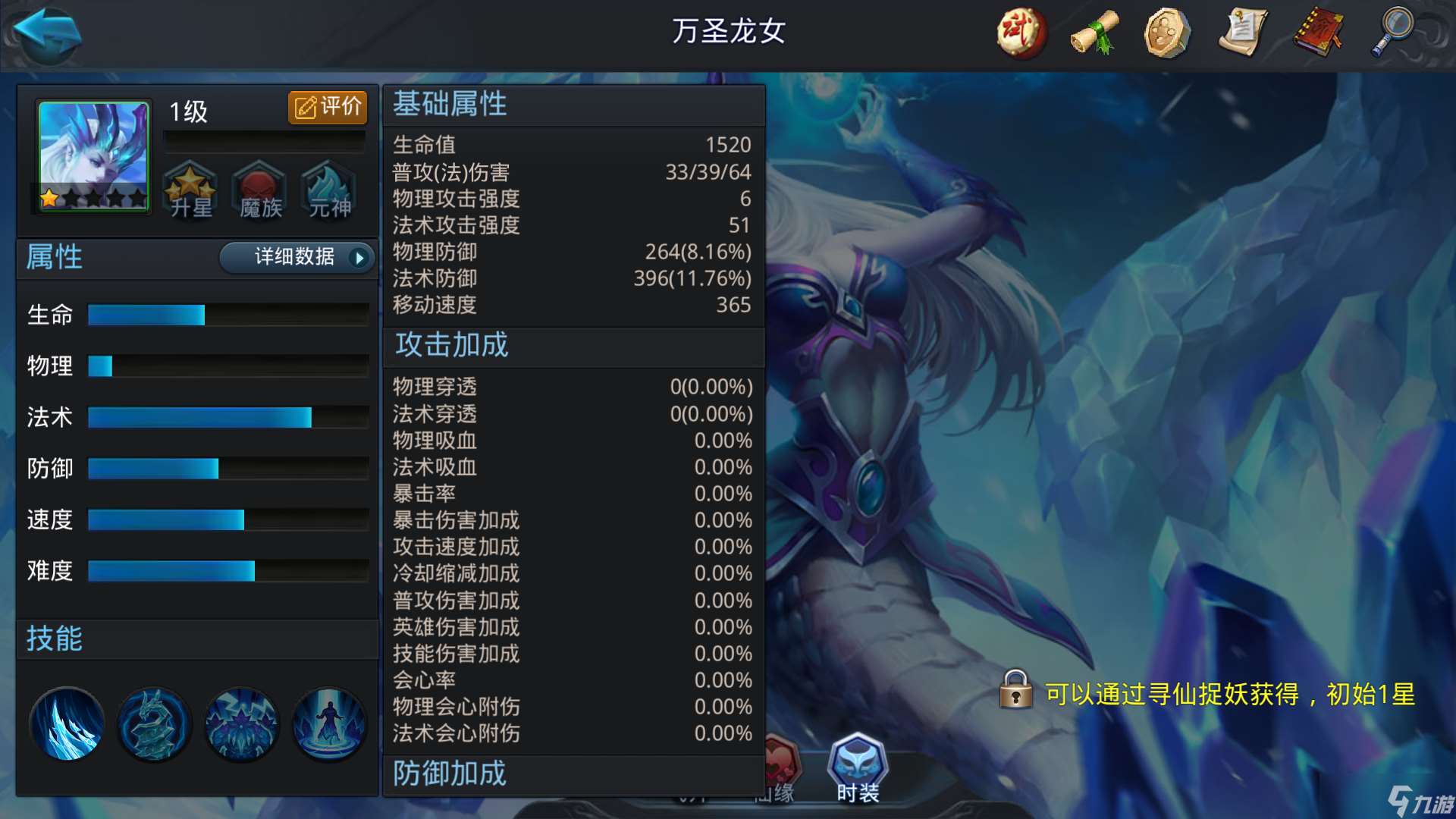
Task: Open the red spellbook icon
Action: (1317, 32)
